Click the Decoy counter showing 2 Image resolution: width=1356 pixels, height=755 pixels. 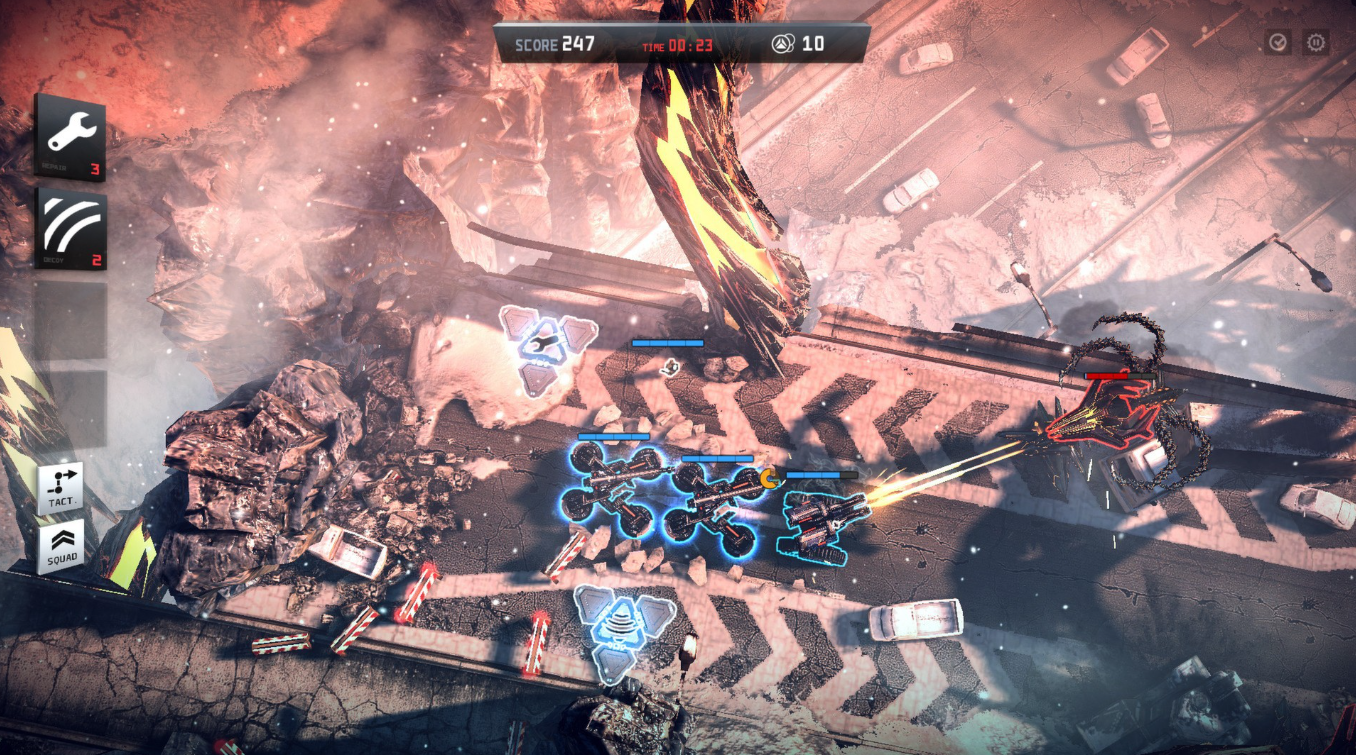(98, 258)
